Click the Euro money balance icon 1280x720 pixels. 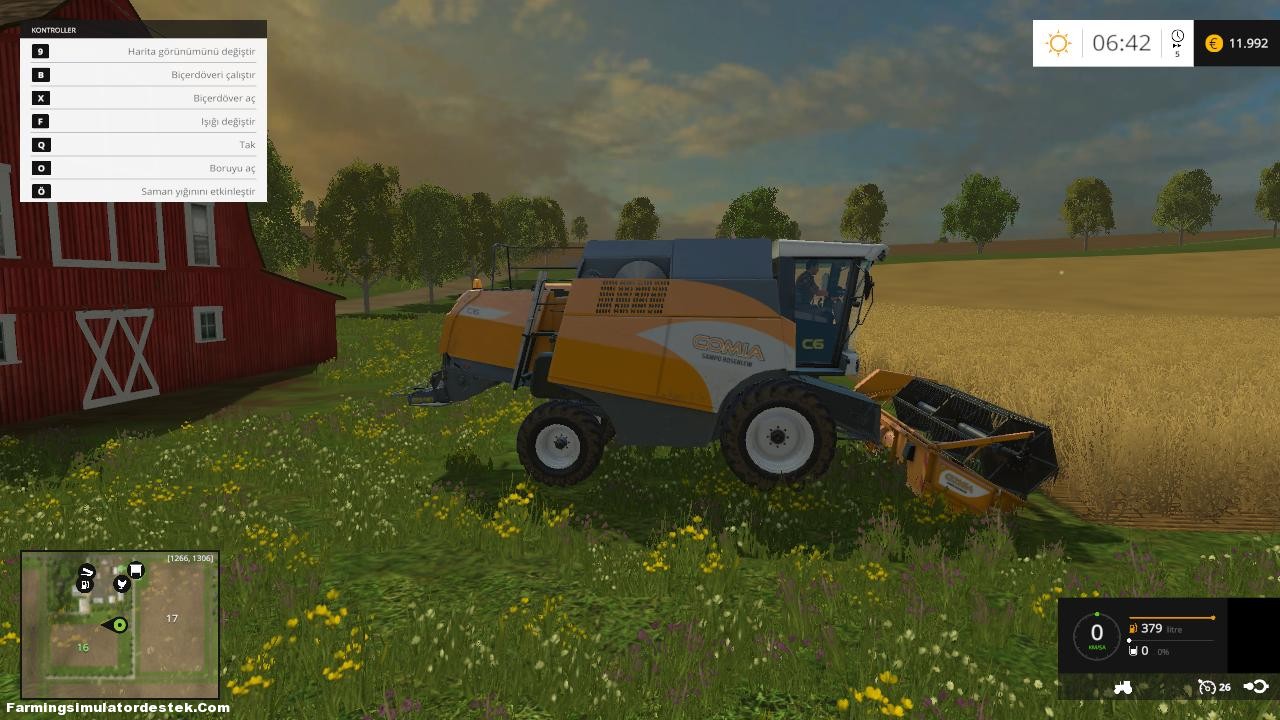pyautogui.click(x=1212, y=43)
